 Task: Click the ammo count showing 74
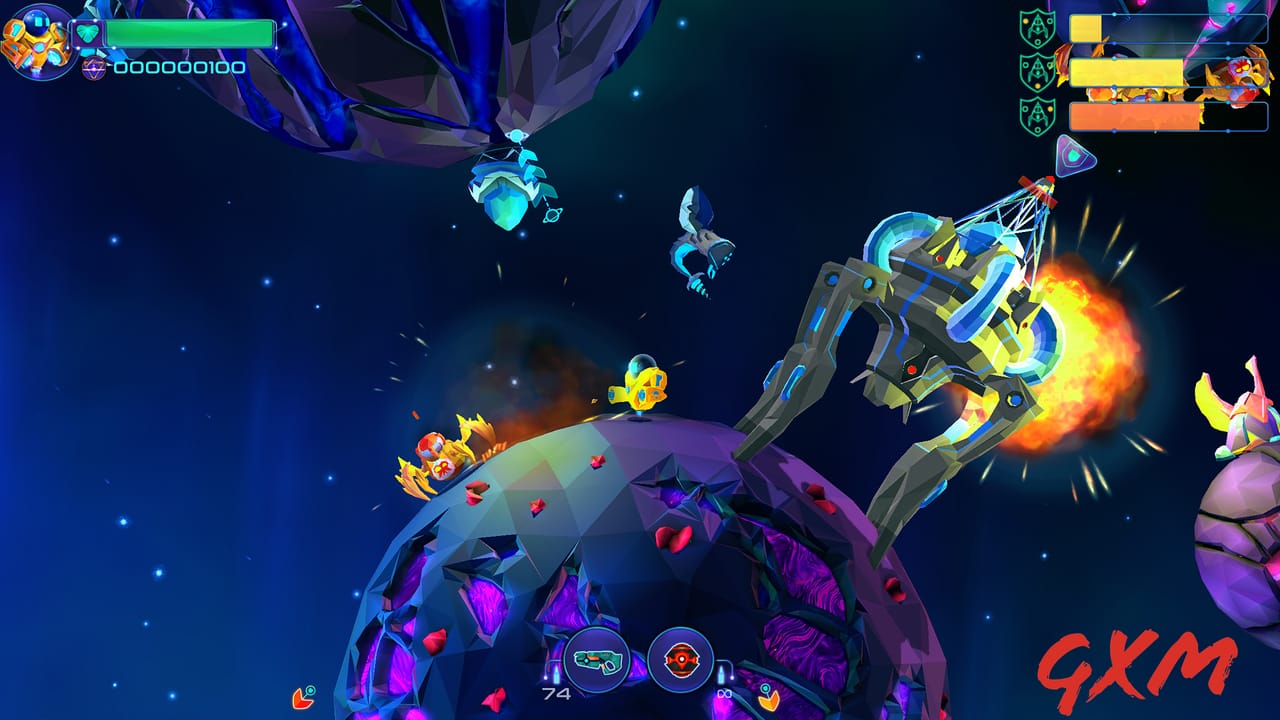click(x=555, y=692)
